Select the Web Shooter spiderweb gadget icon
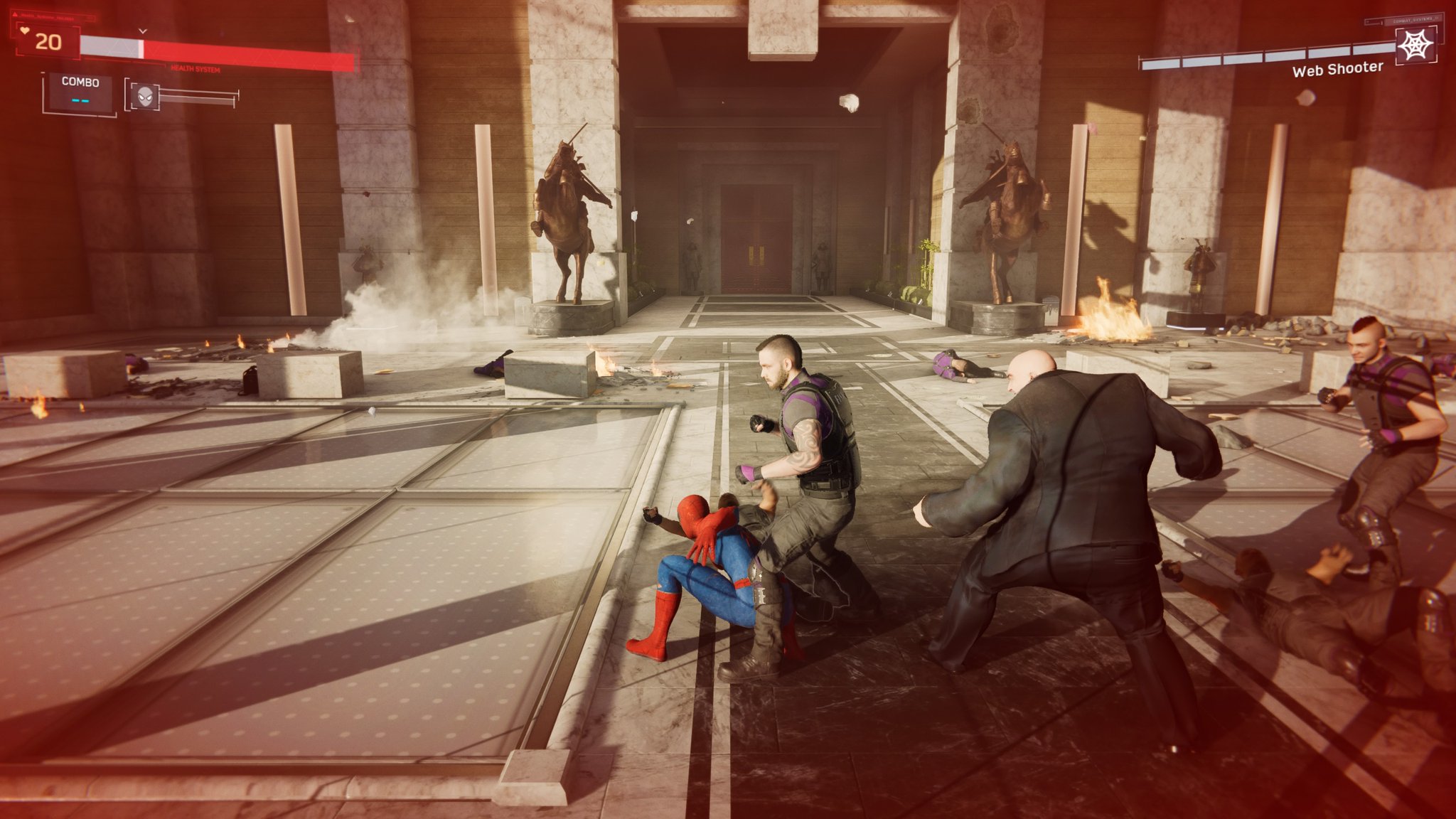1456x819 pixels. tap(1415, 45)
